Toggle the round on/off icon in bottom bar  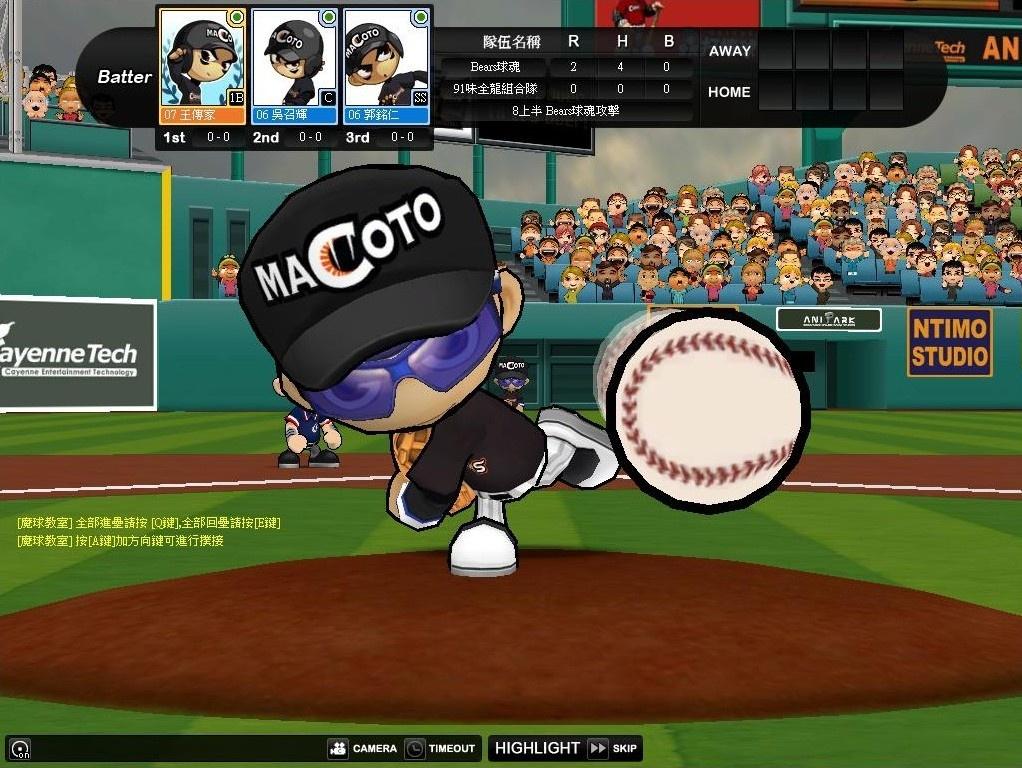point(19,748)
